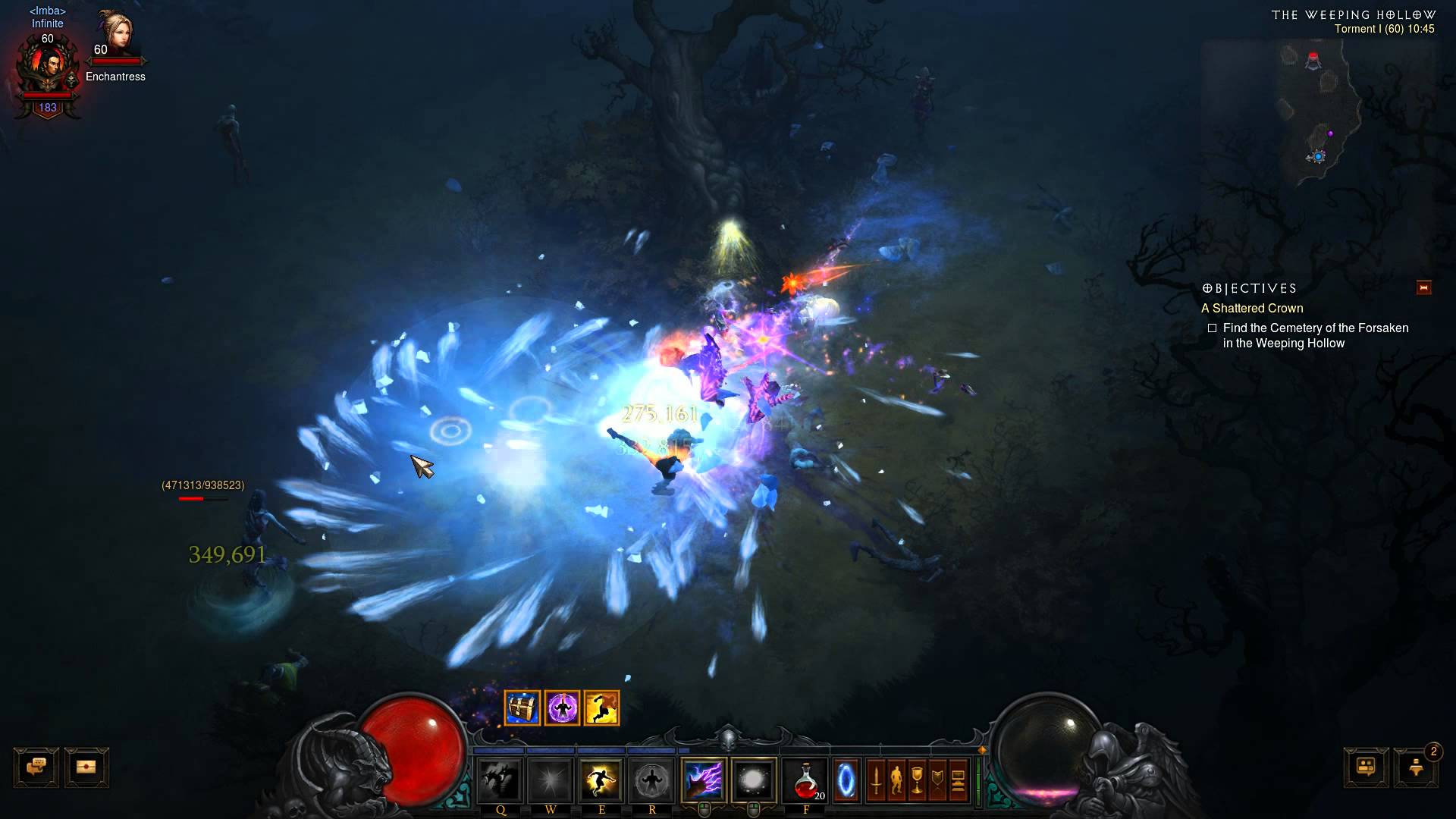Open the sword menu button
Image resolution: width=1456 pixels, height=819 pixels.
(876, 780)
